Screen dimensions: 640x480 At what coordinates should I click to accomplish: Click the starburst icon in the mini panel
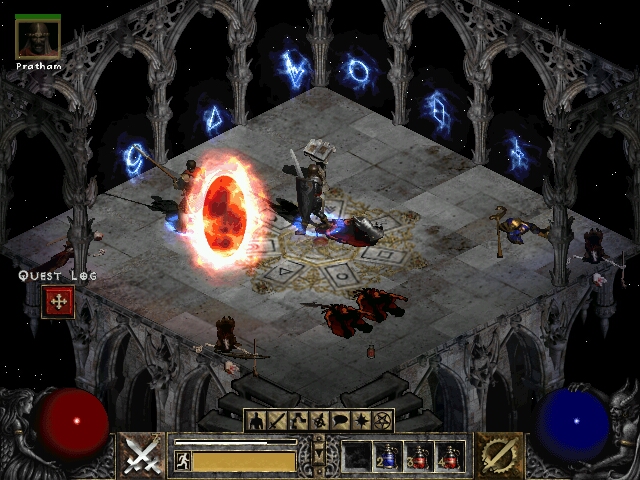pos(362,421)
